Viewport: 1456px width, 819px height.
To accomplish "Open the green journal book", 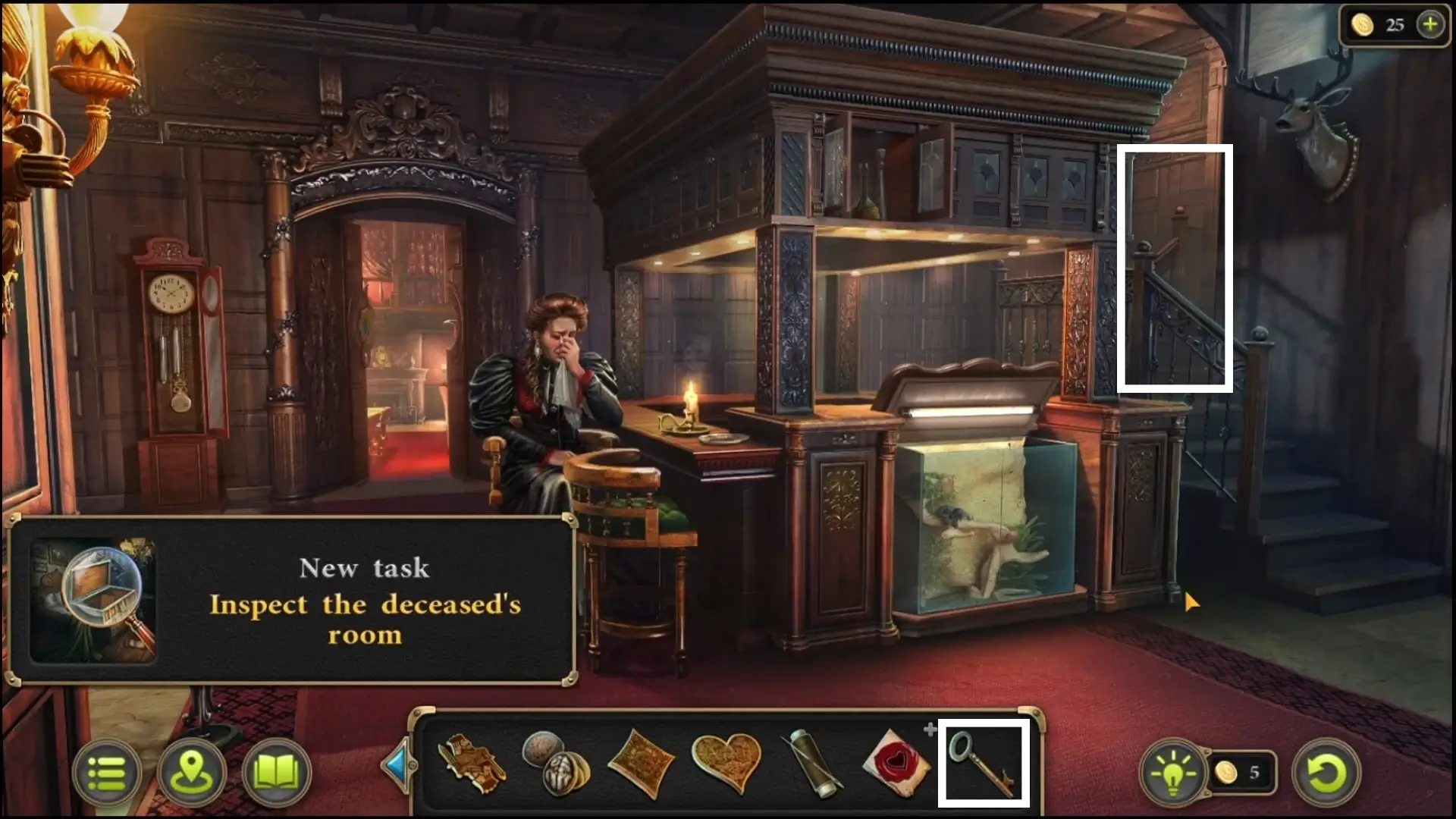I will tap(277, 773).
